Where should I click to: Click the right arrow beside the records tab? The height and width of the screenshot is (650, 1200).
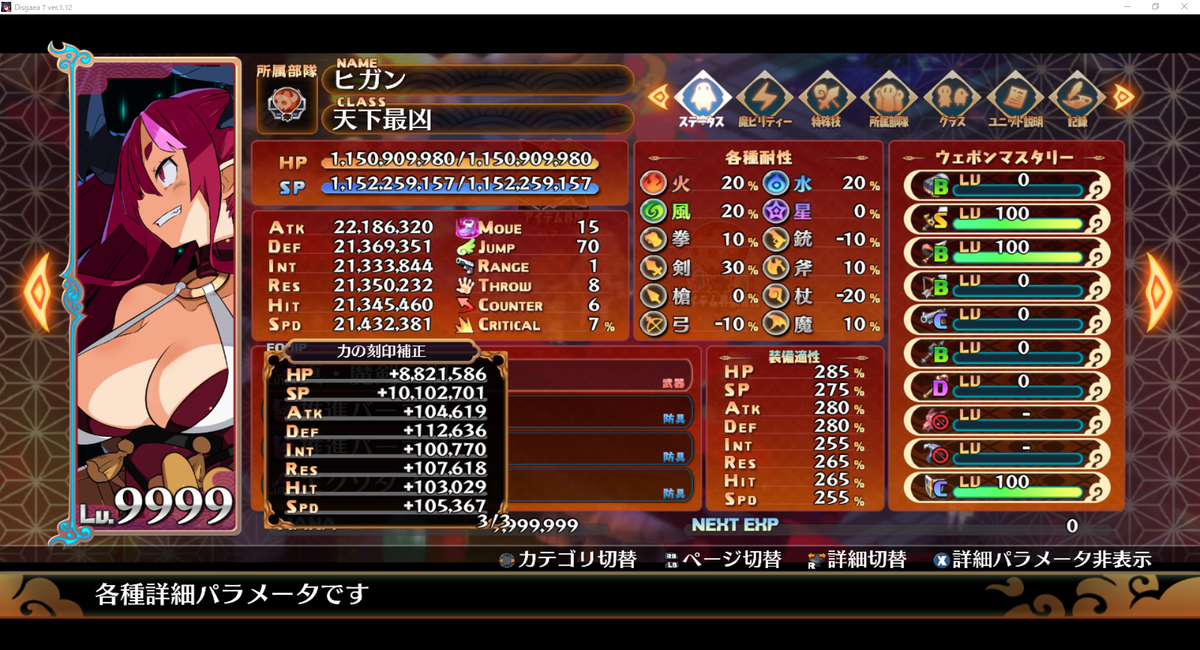[x=1123, y=96]
